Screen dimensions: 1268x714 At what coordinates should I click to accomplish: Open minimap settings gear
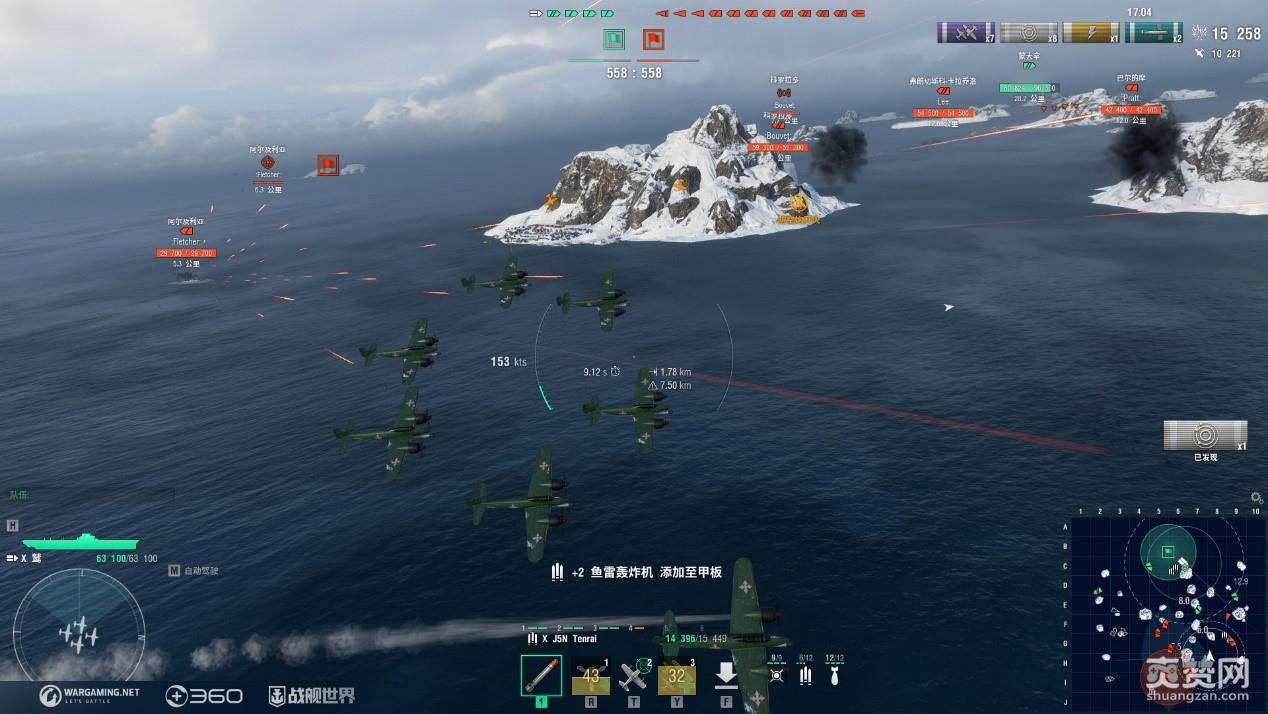pyautogui.click(x=1256, y=497)
